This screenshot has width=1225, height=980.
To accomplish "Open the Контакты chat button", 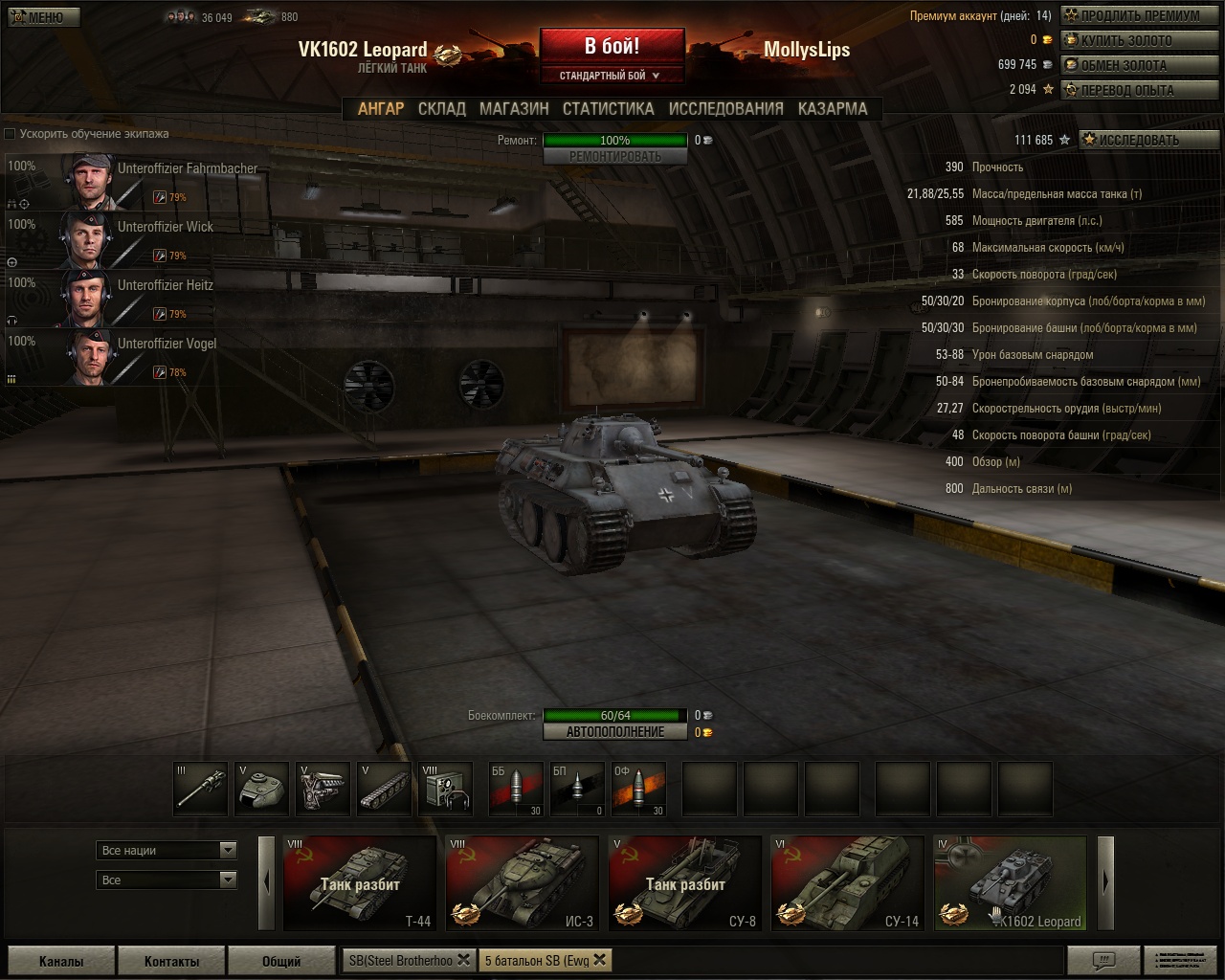I will point(171,961).
